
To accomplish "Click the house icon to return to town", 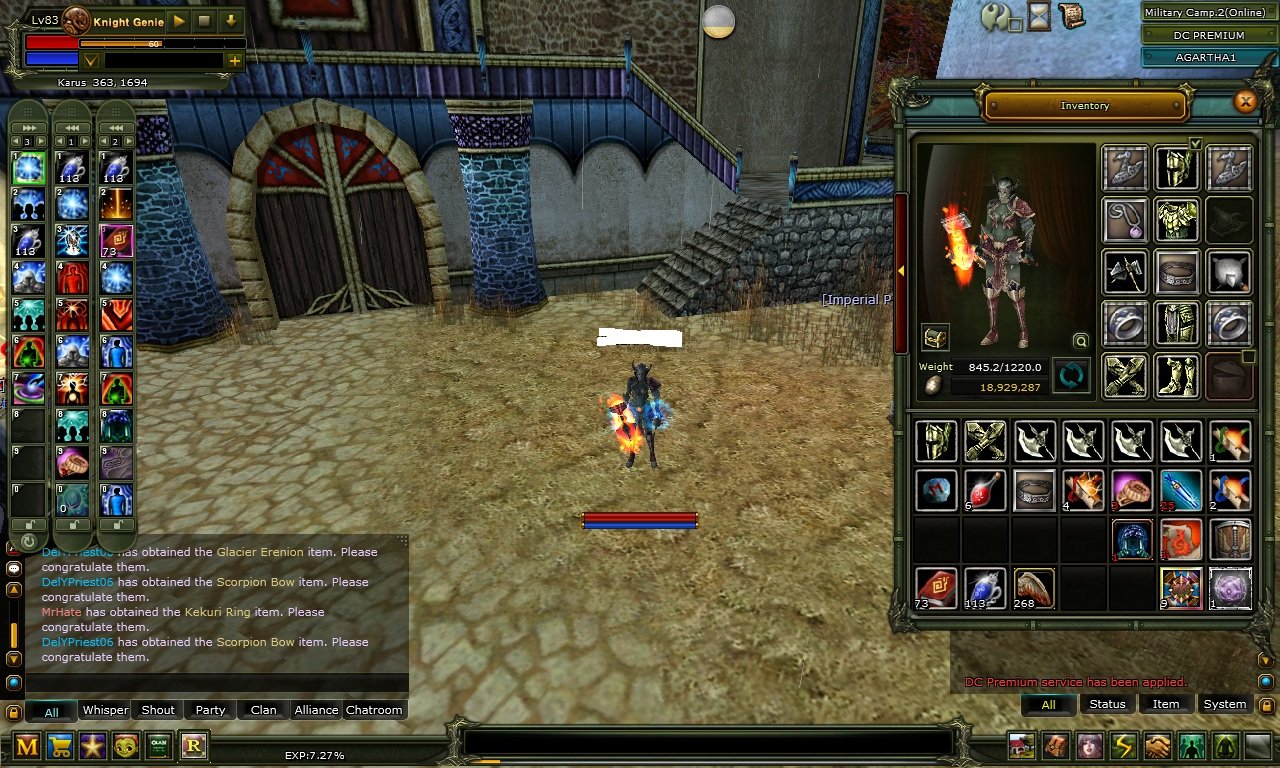I will point(1021,745).
